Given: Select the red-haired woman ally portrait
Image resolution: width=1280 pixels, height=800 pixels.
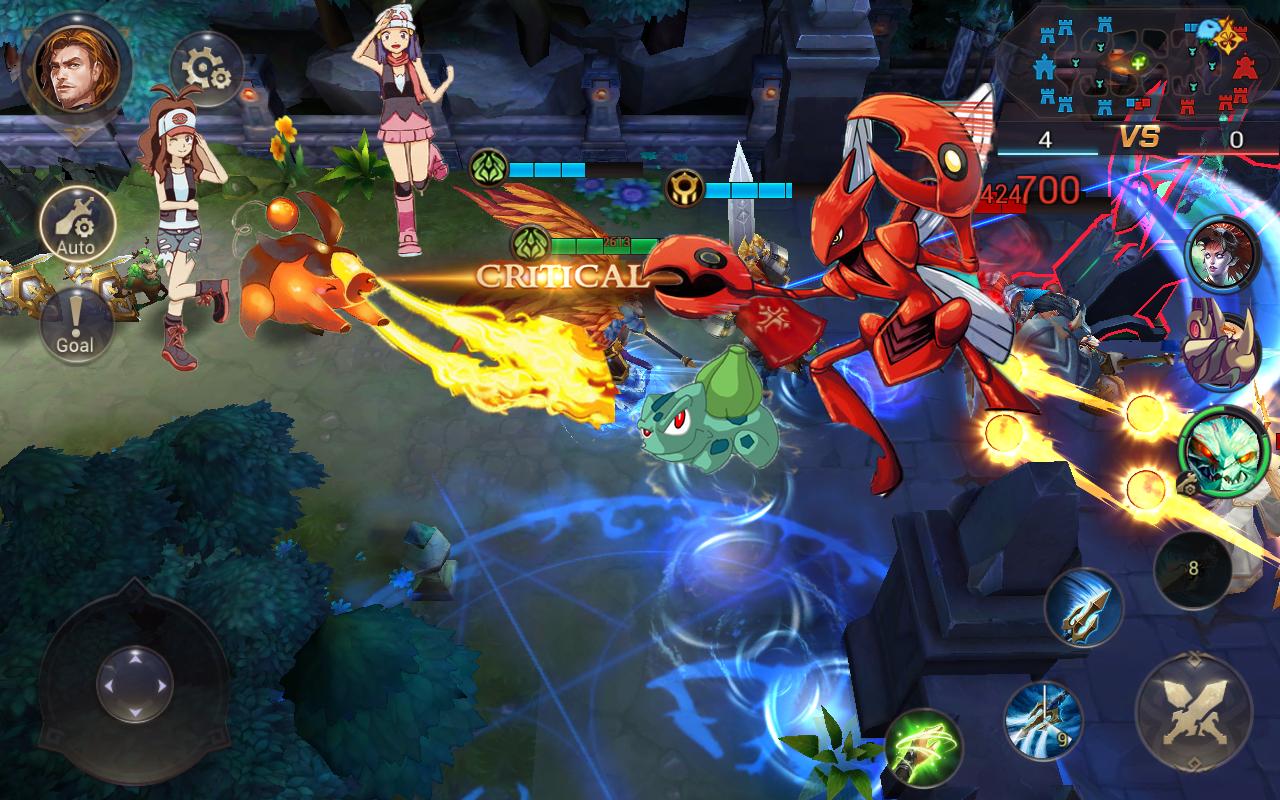Looking at the screenshot, I should [x=1221, y=255].
